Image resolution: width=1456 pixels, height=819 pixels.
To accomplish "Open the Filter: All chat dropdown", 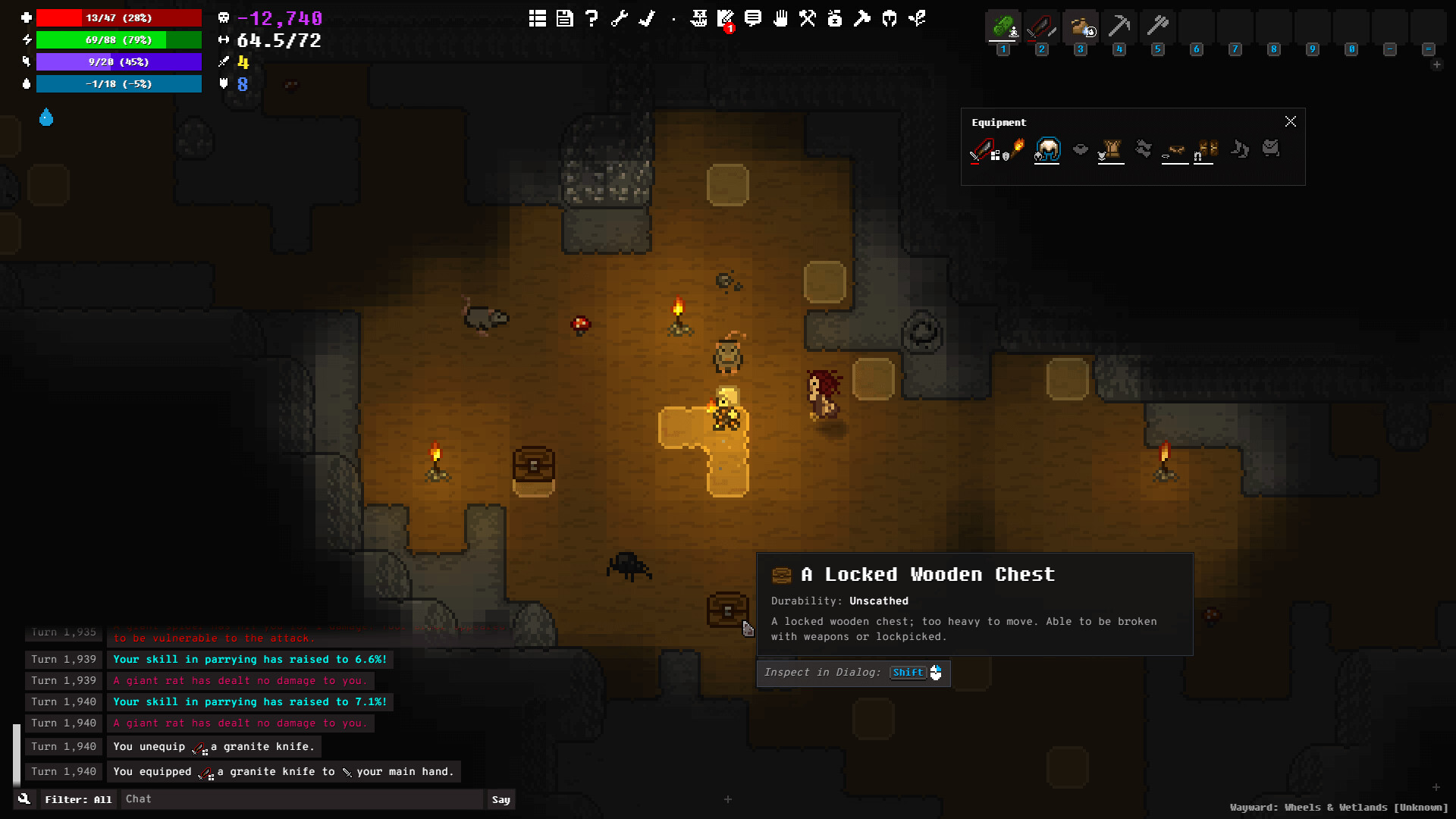I will click(78, 799).
